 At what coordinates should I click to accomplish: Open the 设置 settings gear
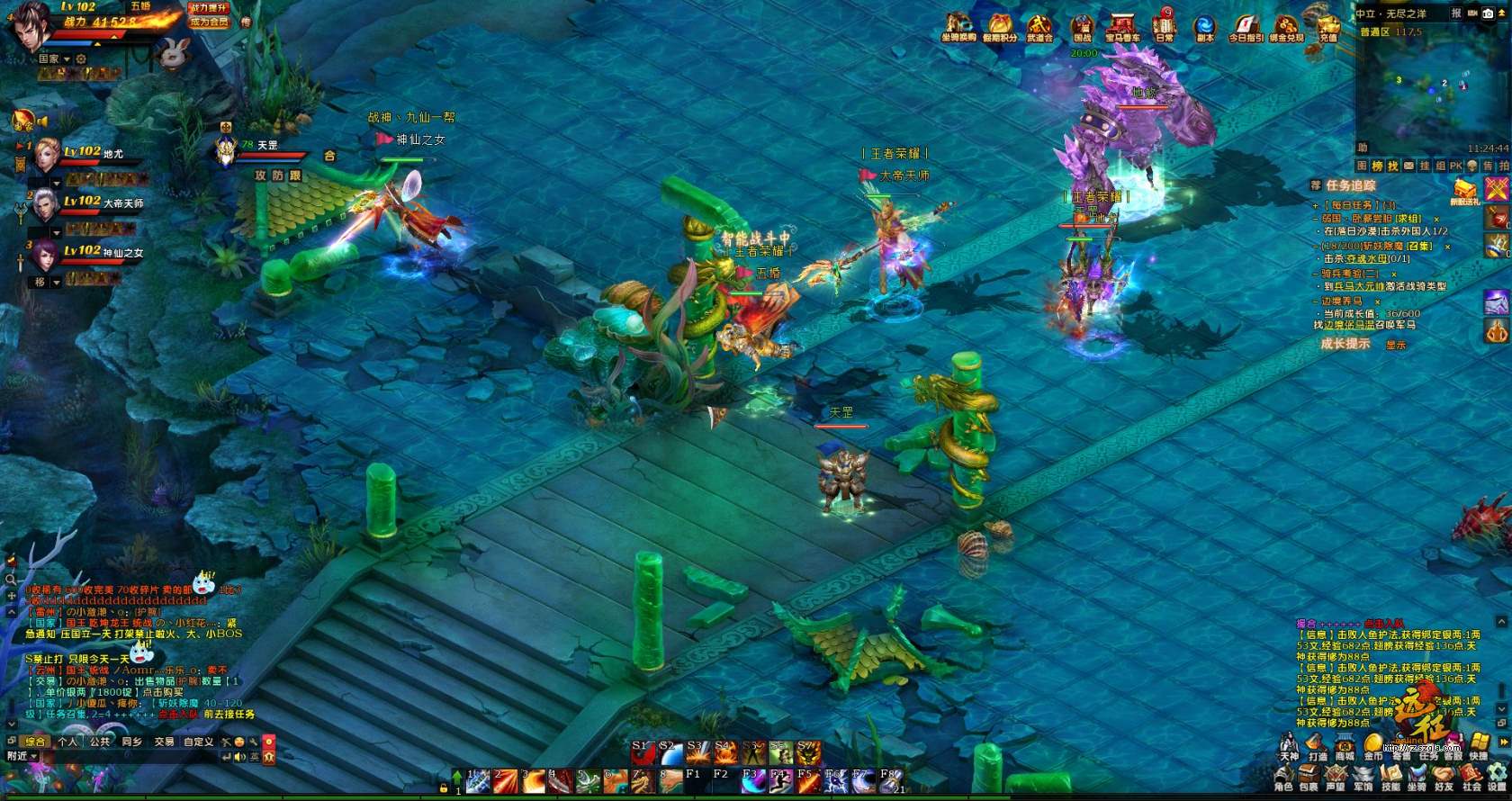click(1497, 778)
